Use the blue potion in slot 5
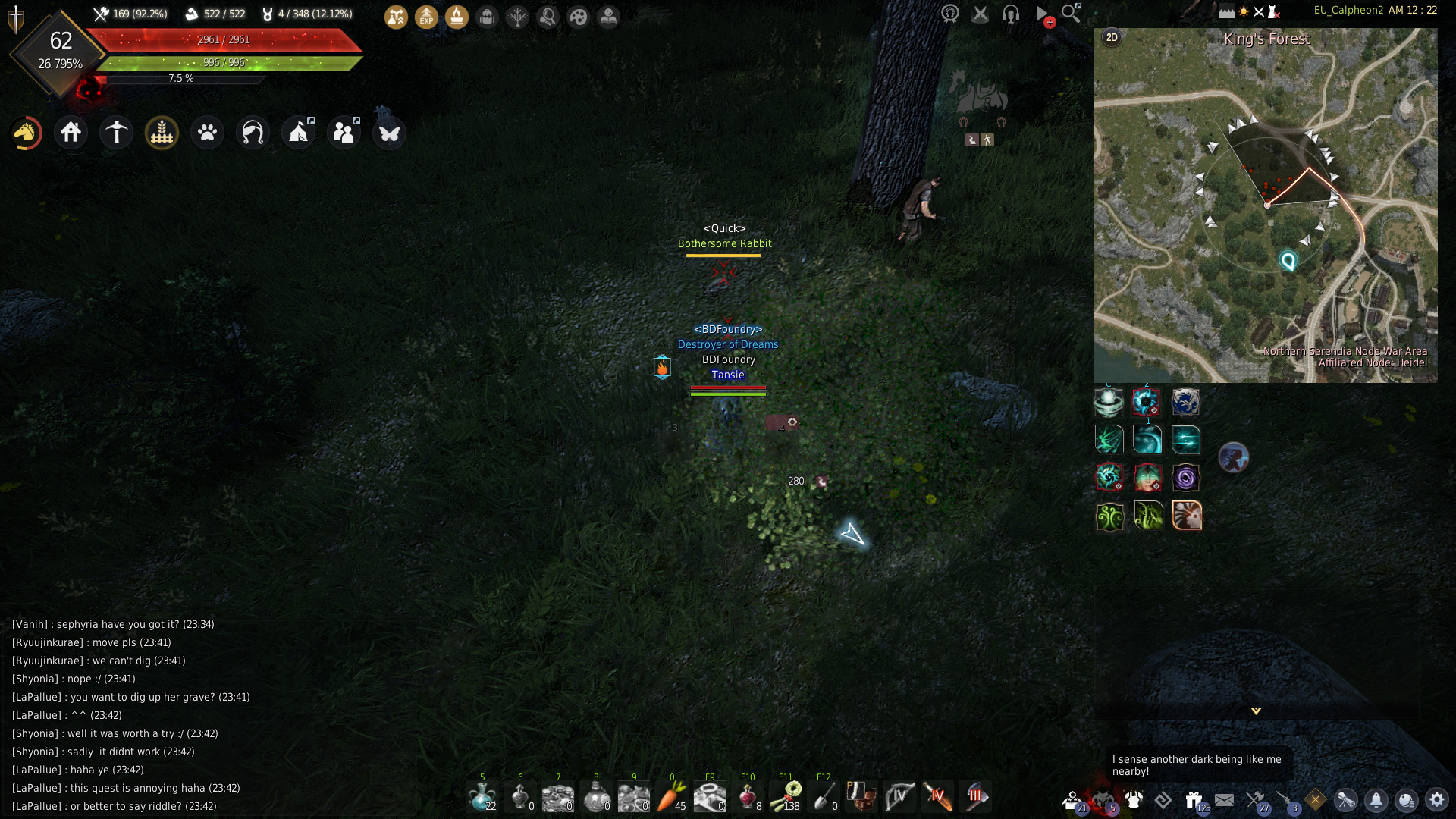1456x819 pixels. click(482, 797)
